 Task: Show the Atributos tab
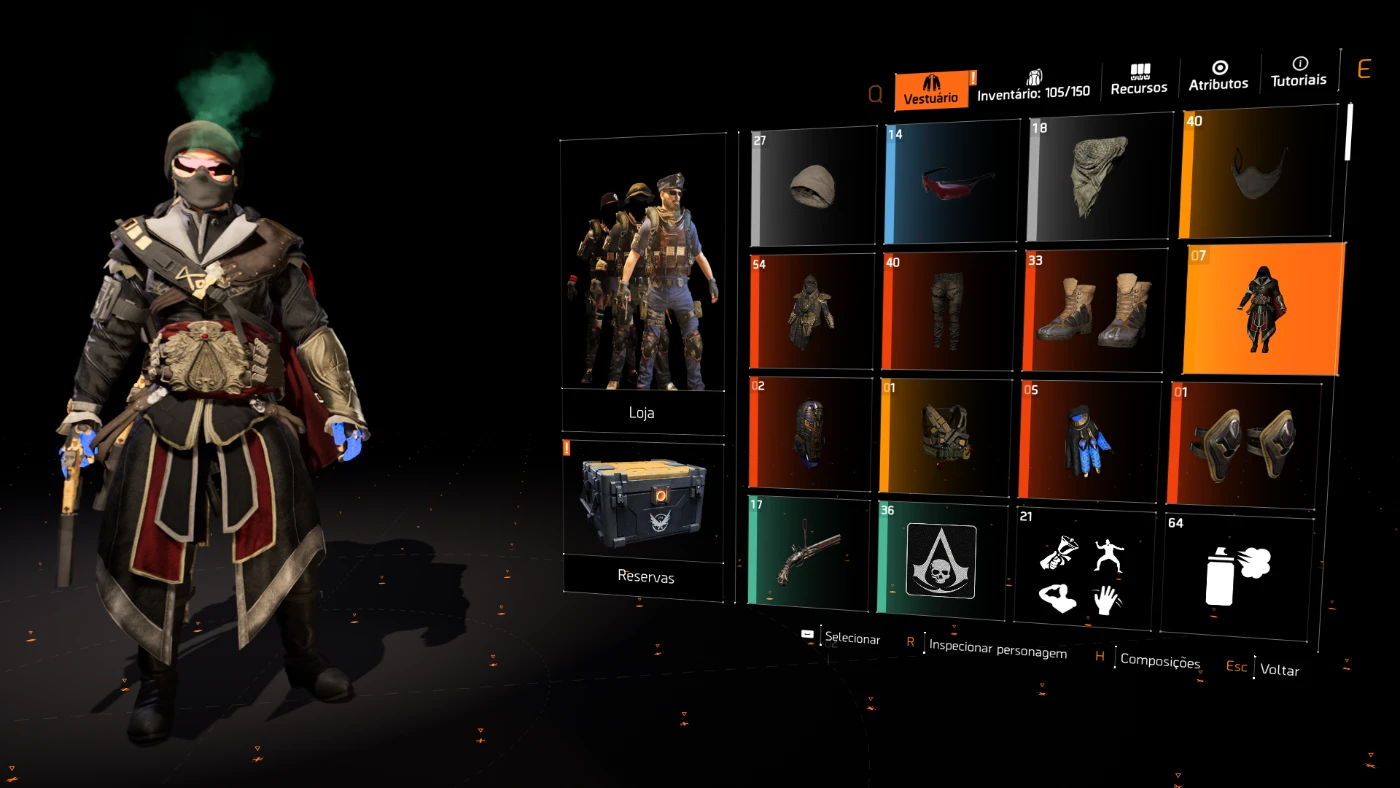[x=1218, y=76]
